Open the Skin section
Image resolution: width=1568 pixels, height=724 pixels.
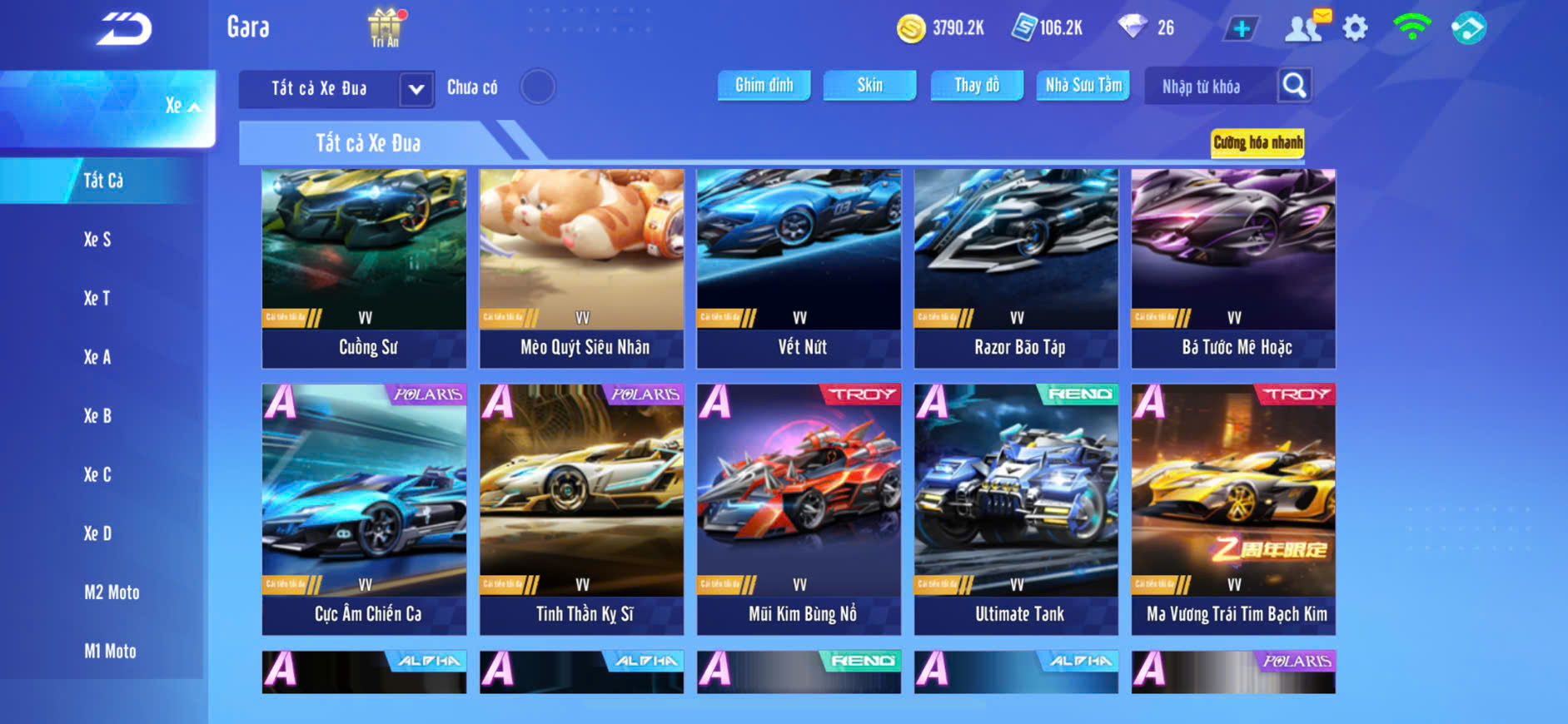[x=869, y=85]
